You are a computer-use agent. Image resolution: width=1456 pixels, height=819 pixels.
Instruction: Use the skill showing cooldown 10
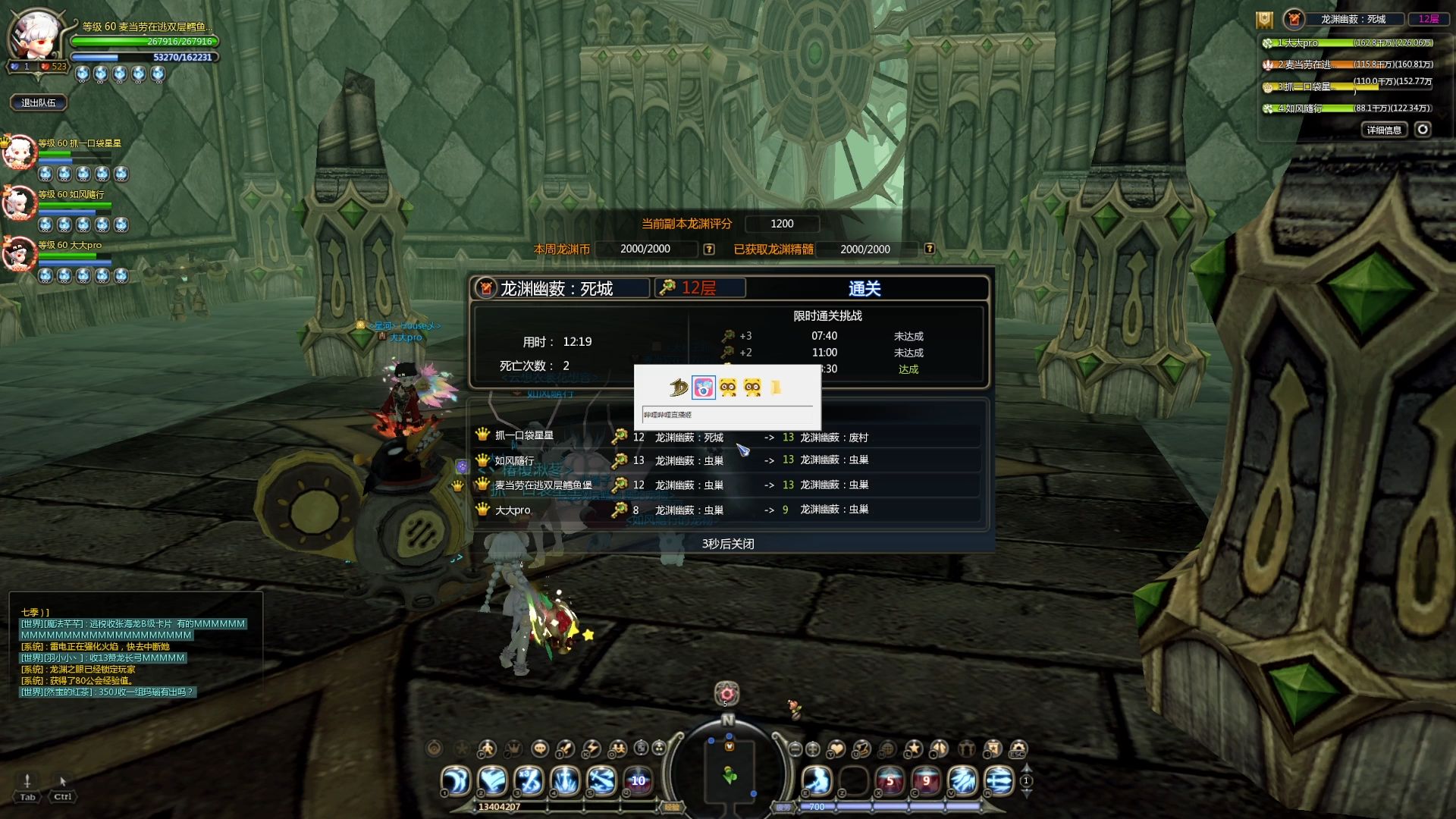639,780
